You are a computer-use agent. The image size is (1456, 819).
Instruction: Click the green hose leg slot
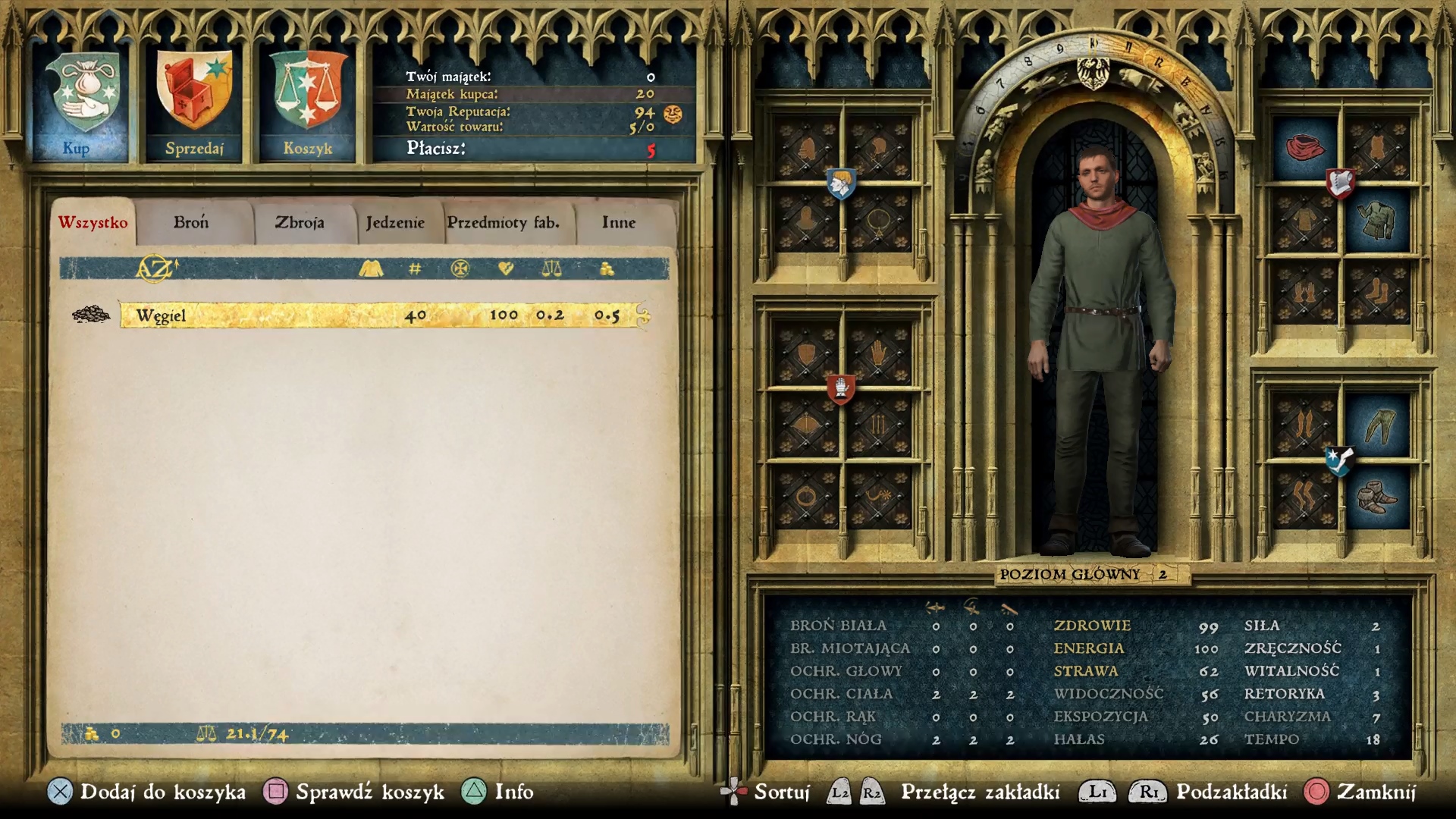(1376, 425)
